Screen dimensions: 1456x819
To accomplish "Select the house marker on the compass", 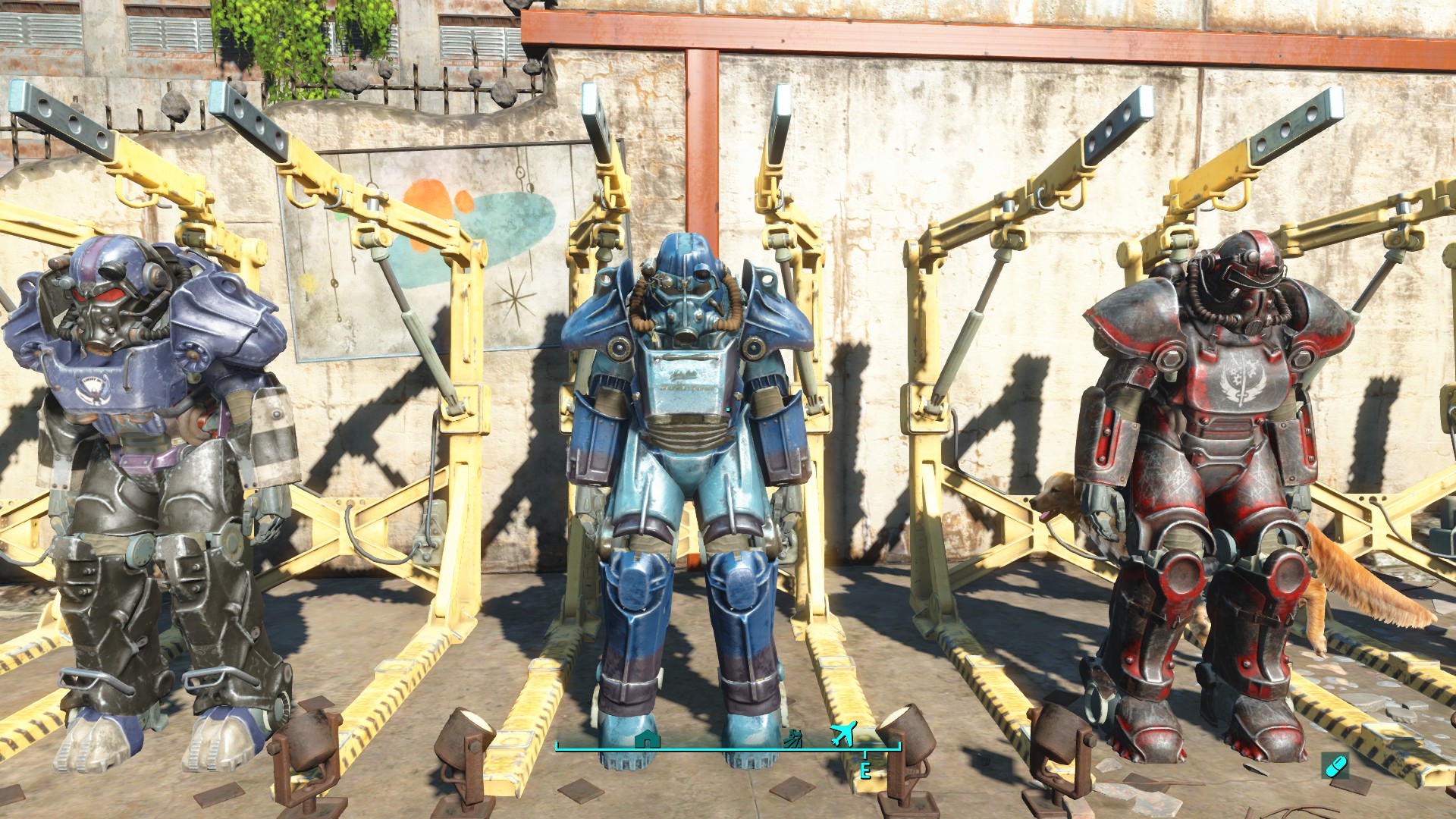I will (647, 739).
